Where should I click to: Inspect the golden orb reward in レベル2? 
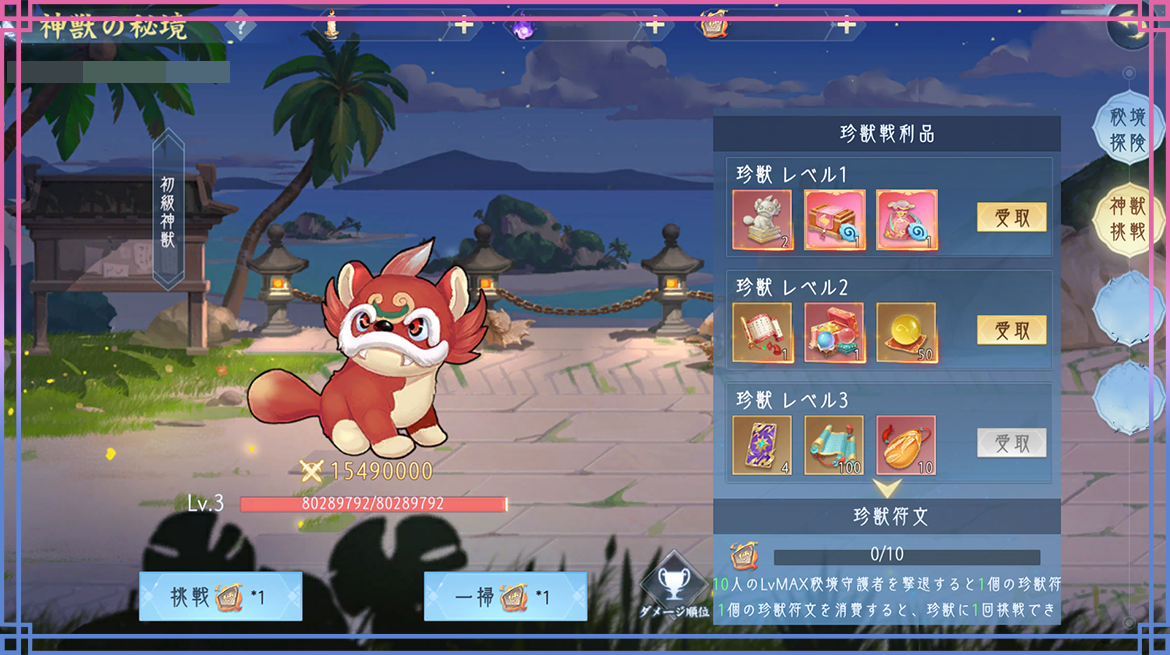tap(907, 332)
